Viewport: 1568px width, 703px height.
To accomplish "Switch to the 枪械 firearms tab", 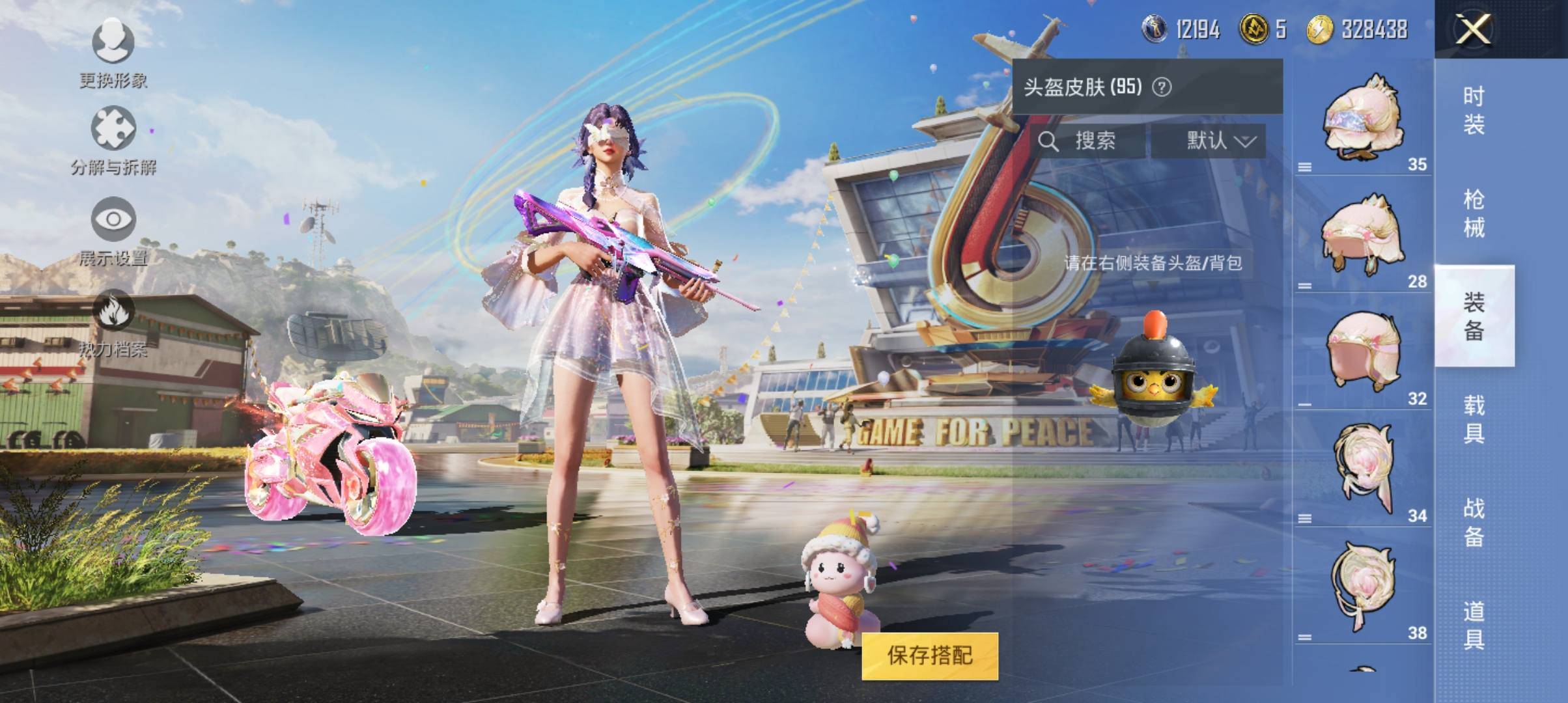I will (1474, 214).
